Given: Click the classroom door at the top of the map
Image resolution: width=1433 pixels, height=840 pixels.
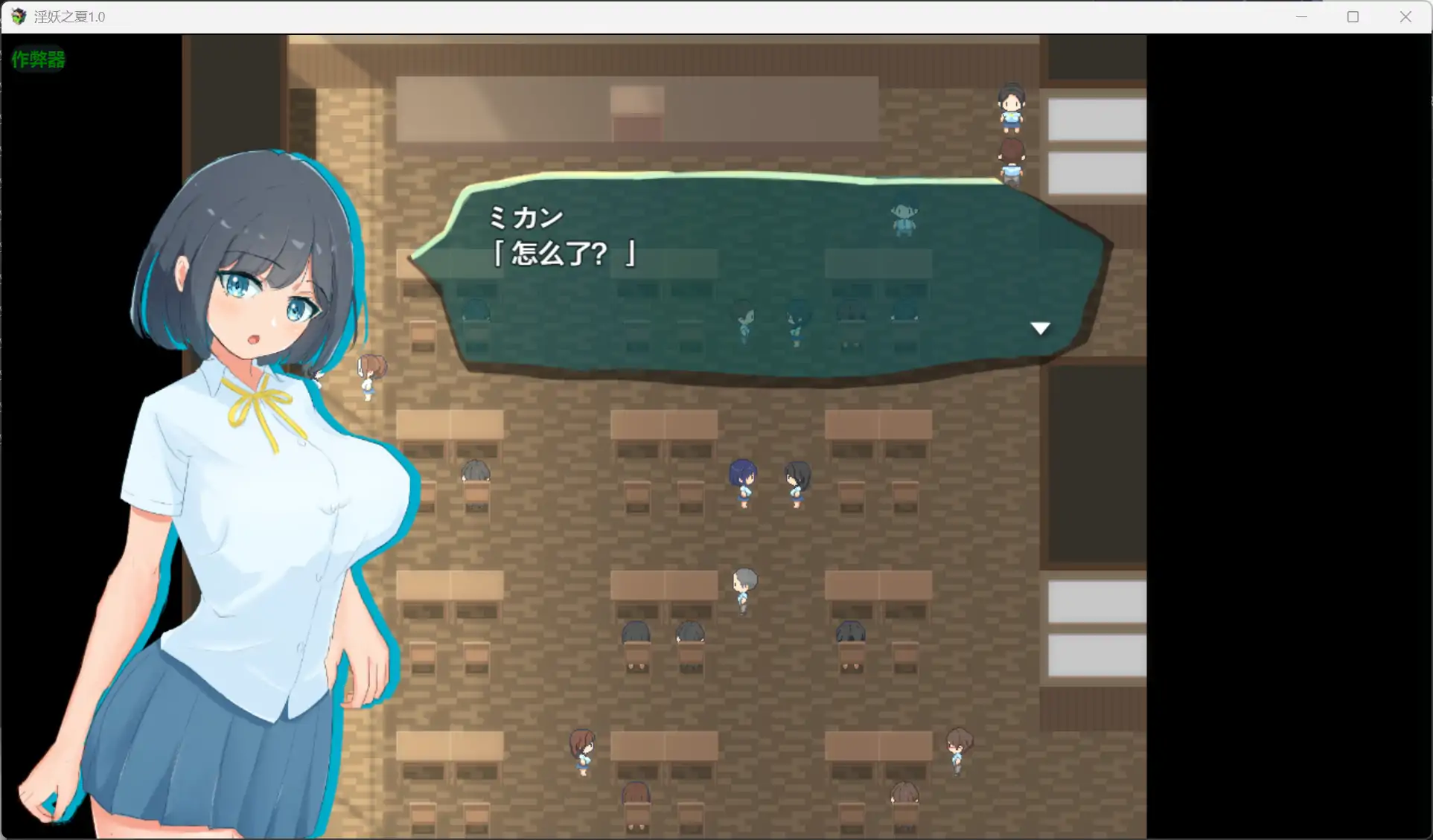Looking at the screenshot, I should (x=636, y=112).
